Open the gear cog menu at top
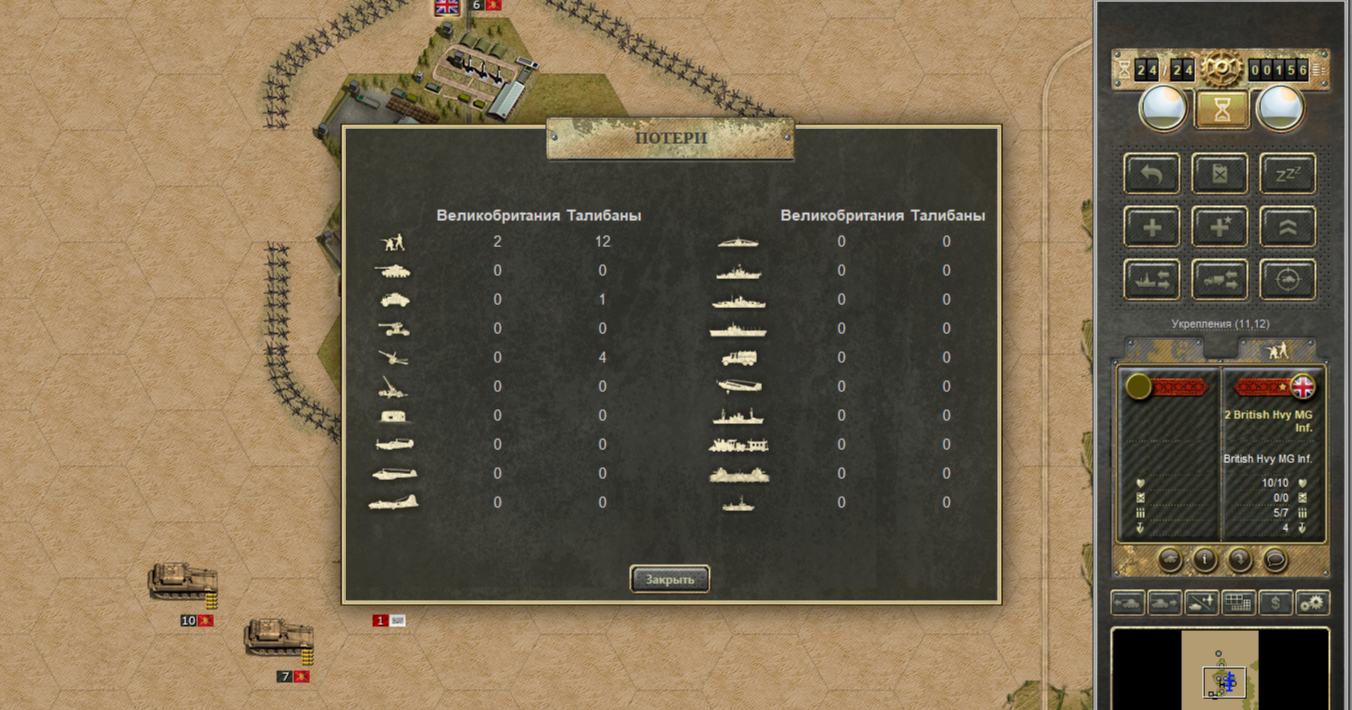 1221,69
